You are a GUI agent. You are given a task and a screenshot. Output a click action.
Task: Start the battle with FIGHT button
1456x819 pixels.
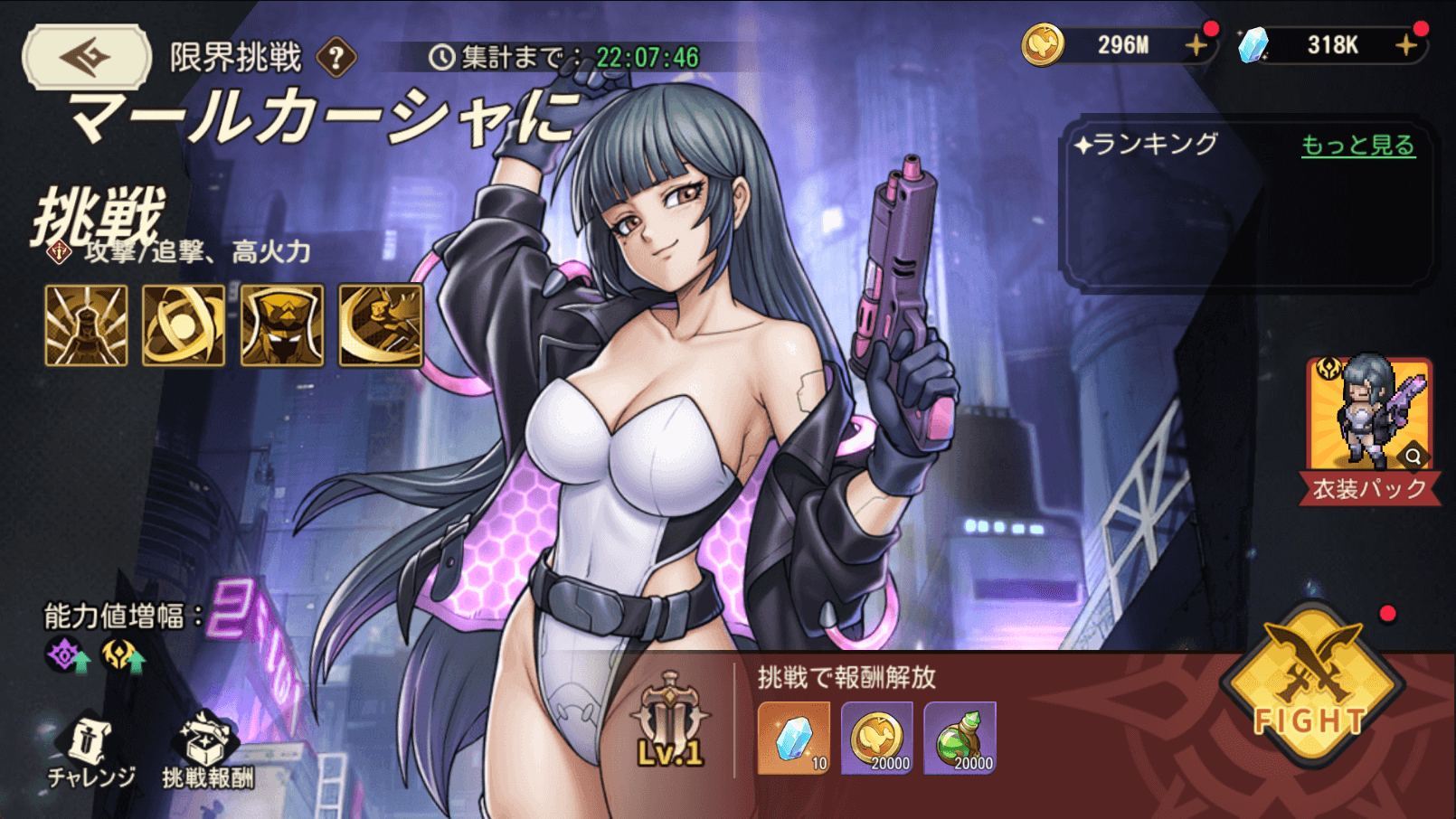coord(1311,687)
